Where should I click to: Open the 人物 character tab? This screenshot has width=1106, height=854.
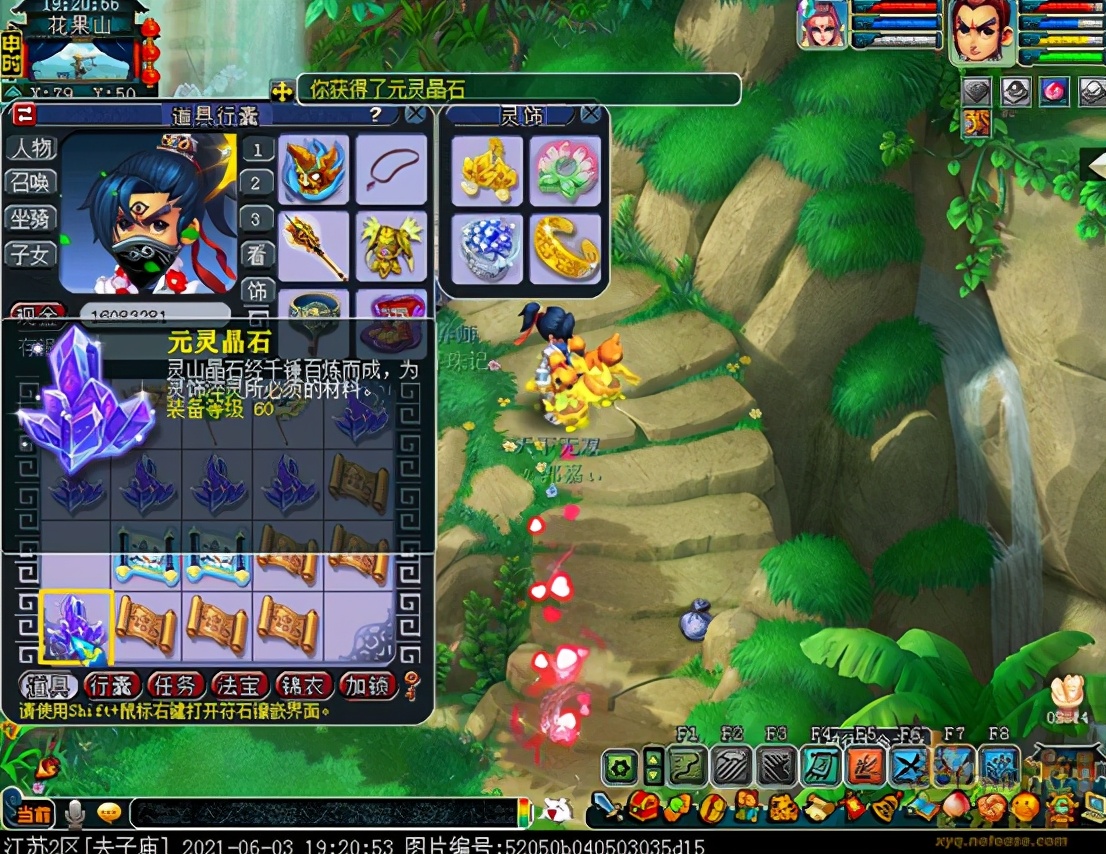coord(31,148)
